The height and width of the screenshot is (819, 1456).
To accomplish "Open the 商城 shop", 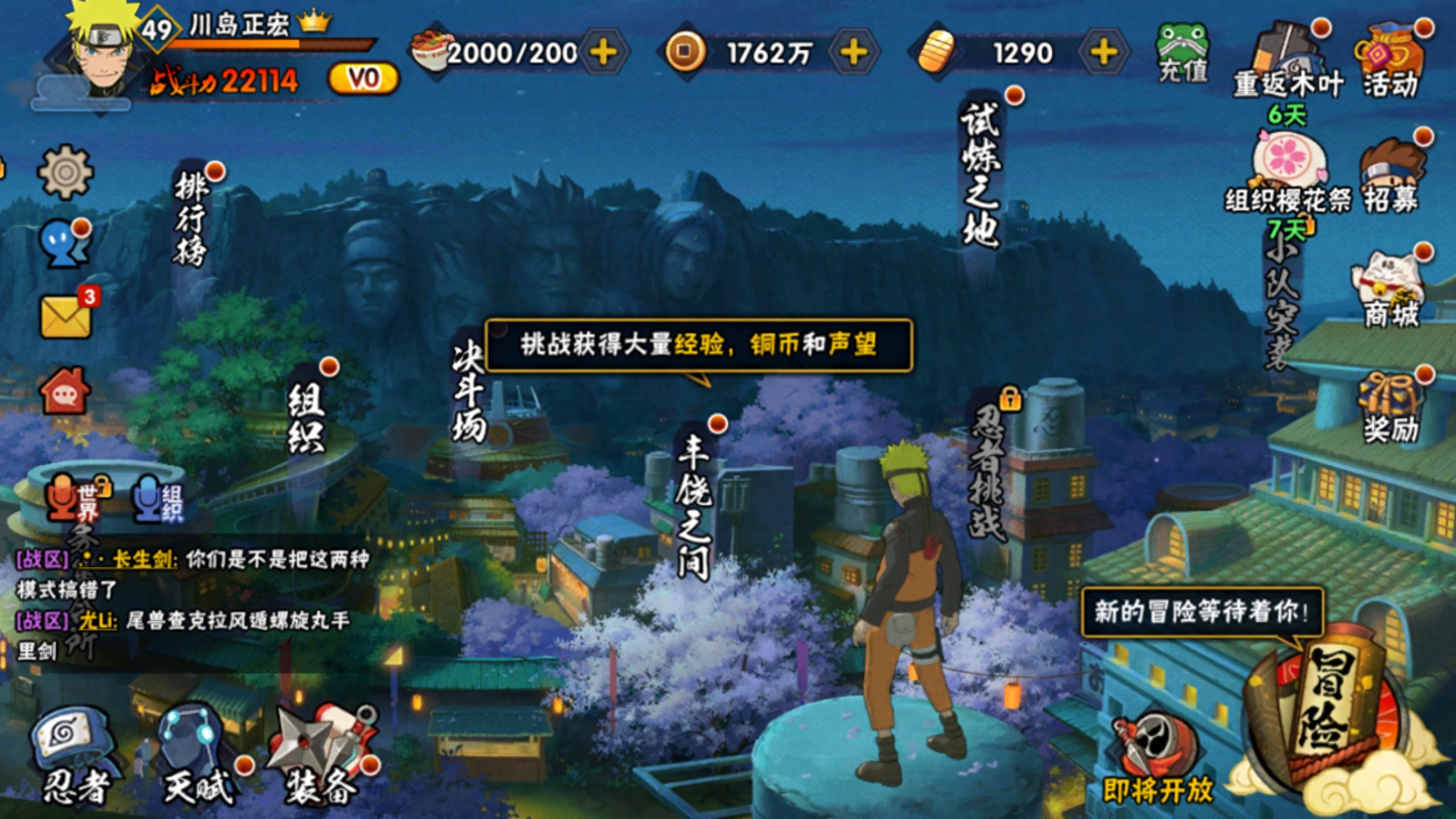I will click(1390, 291).
